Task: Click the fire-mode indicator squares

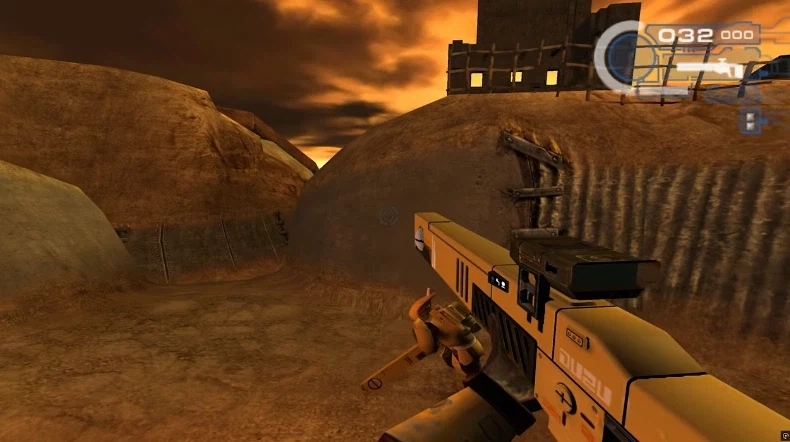Action: pos(749,120)
